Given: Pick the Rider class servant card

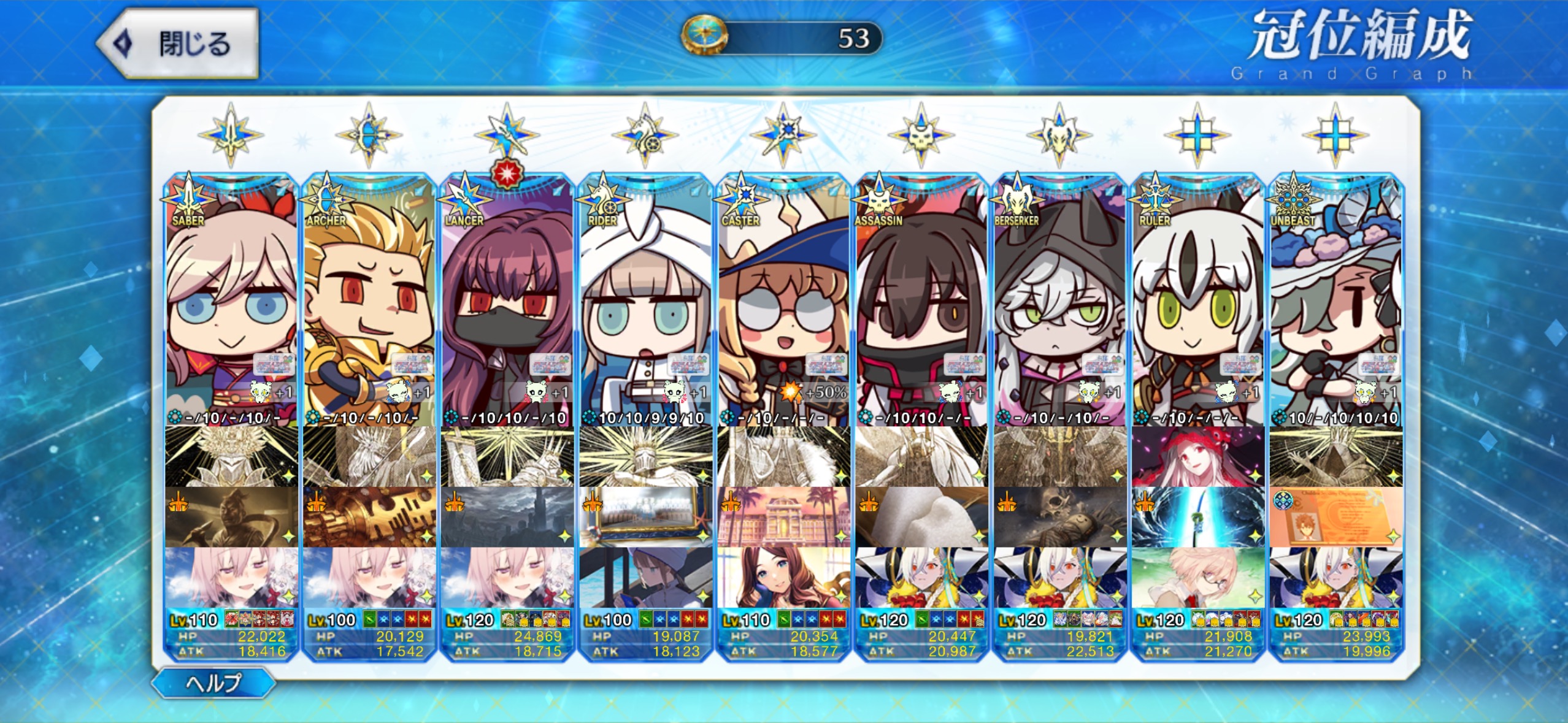Looking at the screenshot, I should point(645,307).
